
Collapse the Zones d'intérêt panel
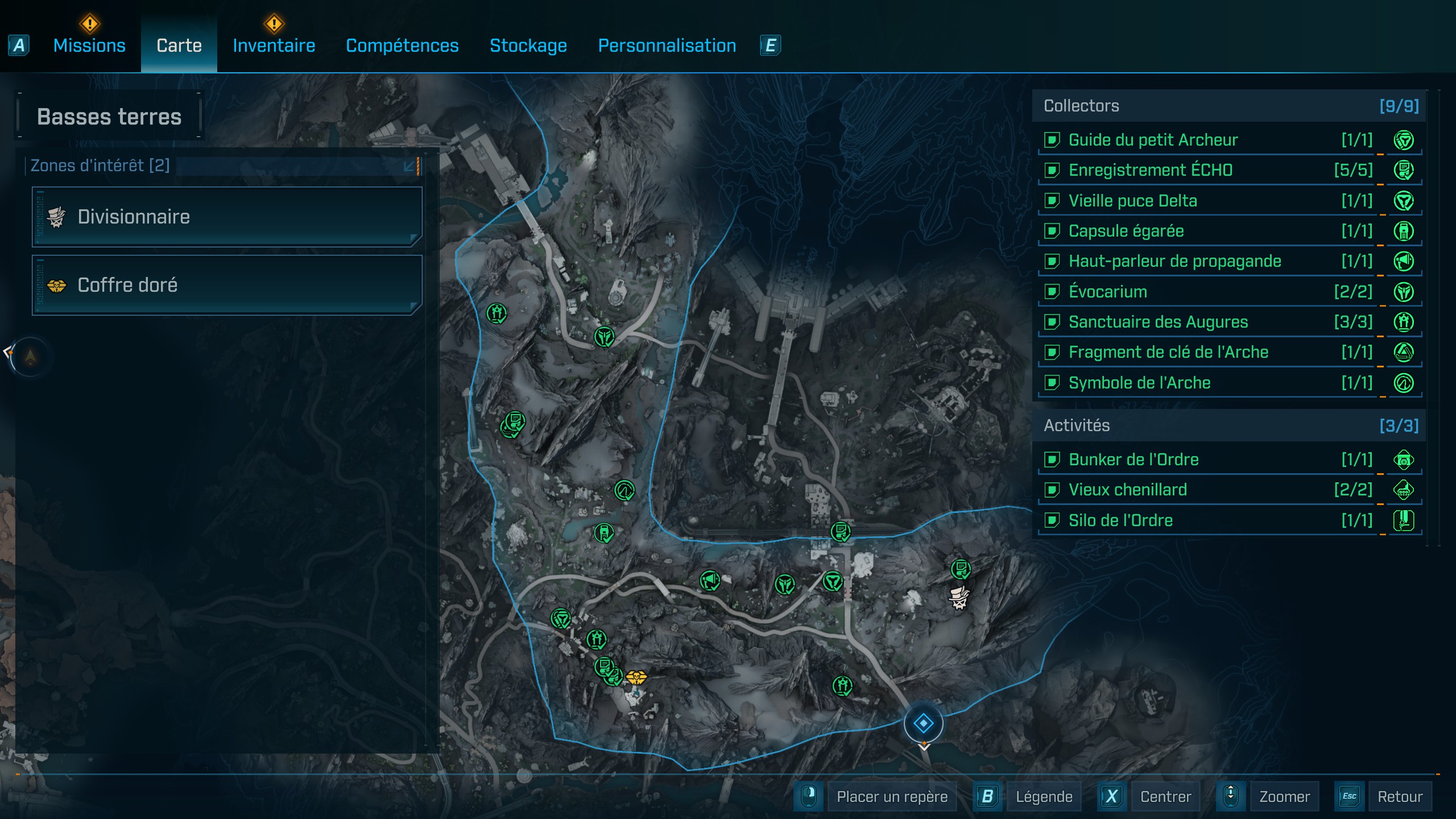409,166
